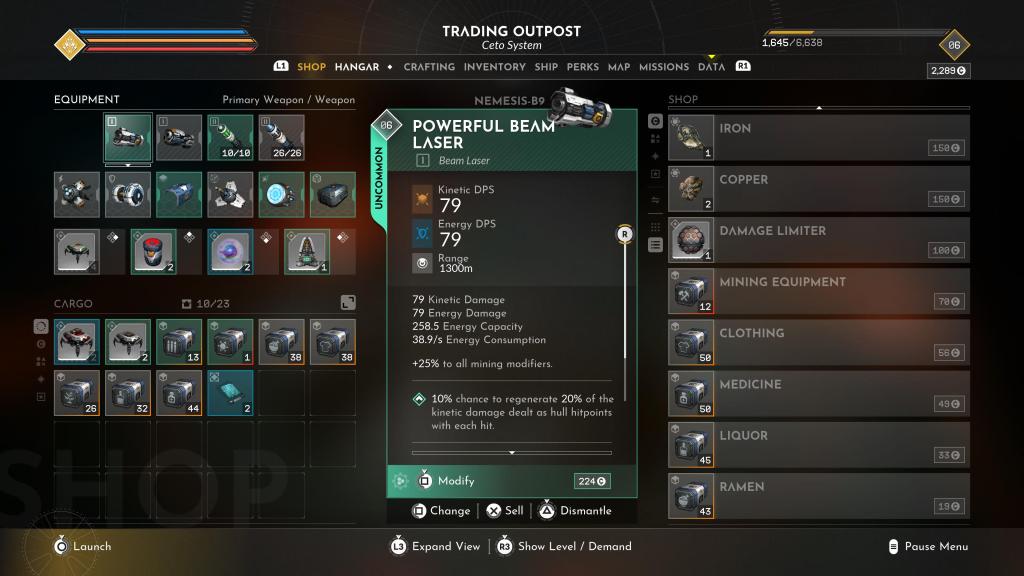Choose the Clothing shop entry
Screen dimensions: 1024x576
click(818, 342)
